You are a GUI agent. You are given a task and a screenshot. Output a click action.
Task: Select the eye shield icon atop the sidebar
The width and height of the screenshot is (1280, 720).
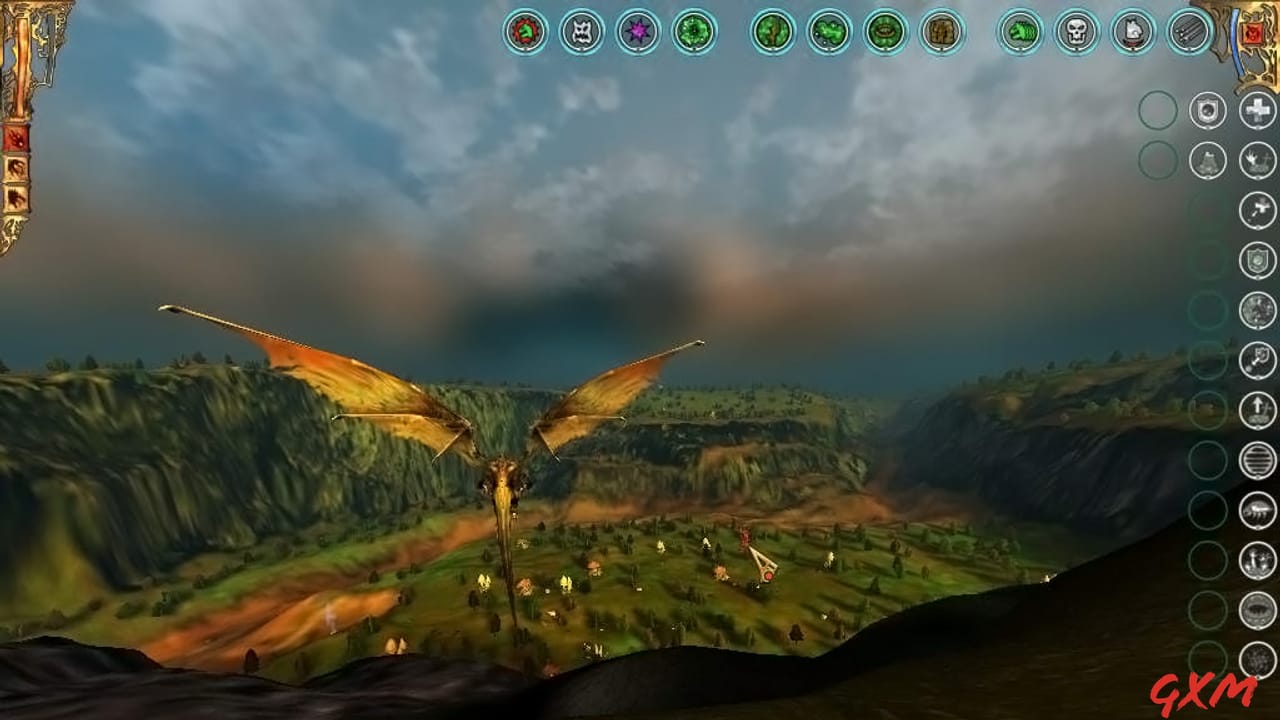1207,108
